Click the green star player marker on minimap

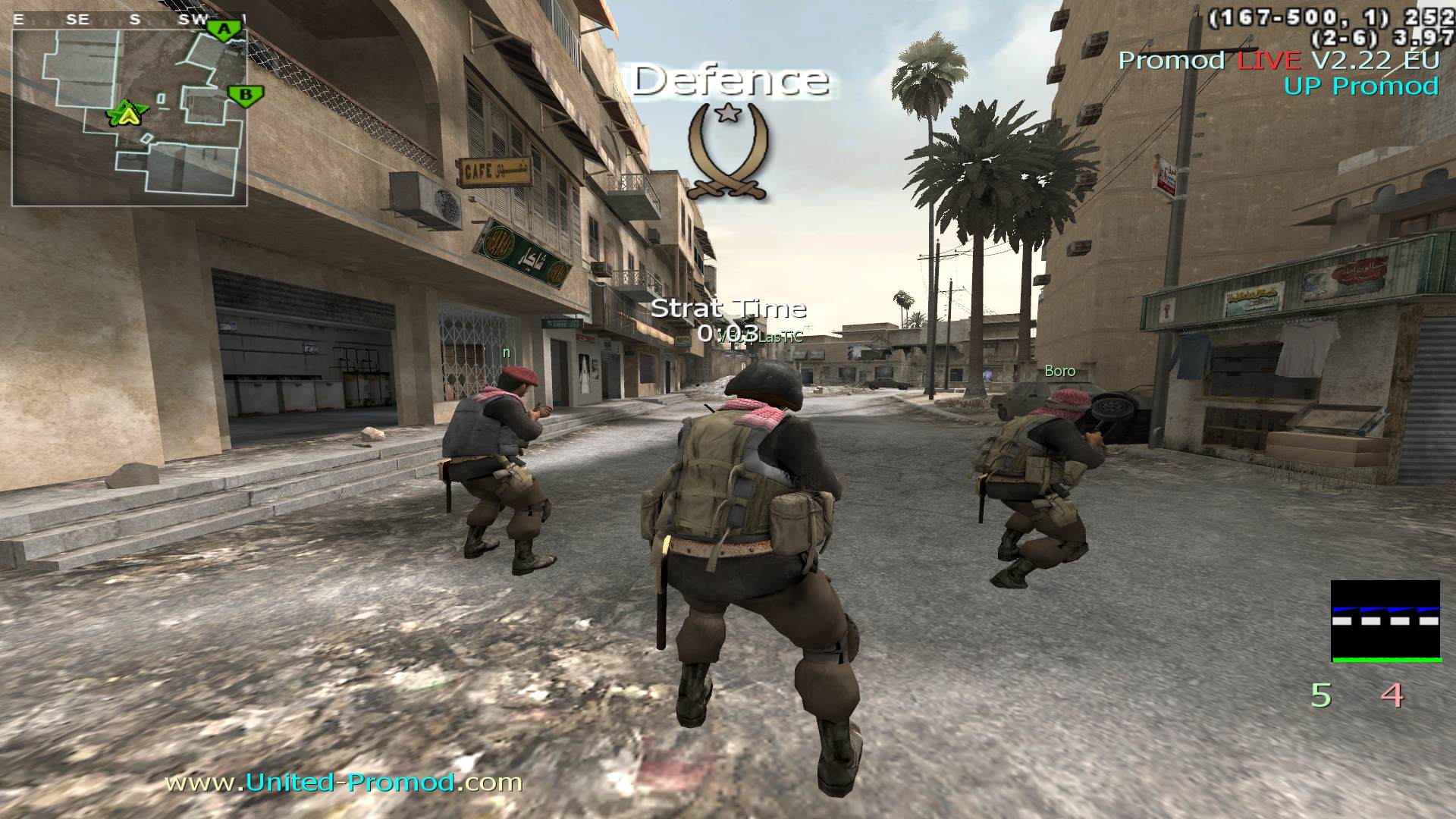[127, 115]
